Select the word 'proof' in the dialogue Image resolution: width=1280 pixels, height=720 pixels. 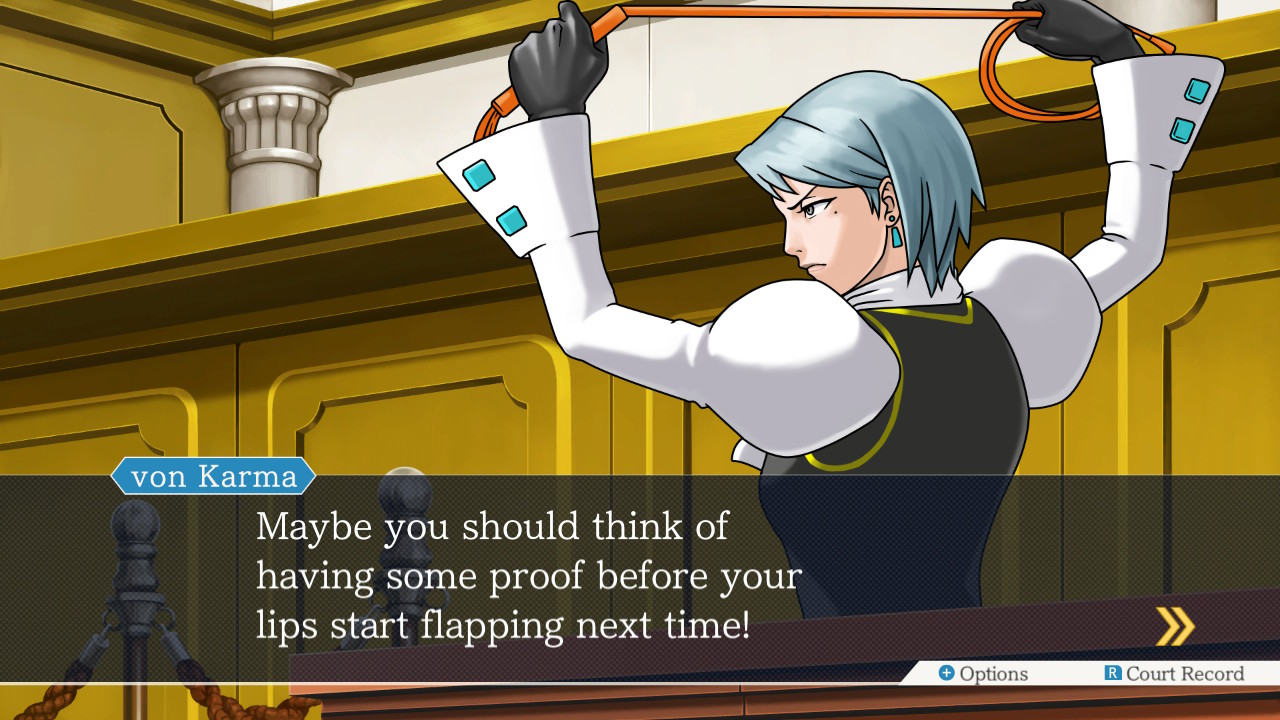pos(534,575)
